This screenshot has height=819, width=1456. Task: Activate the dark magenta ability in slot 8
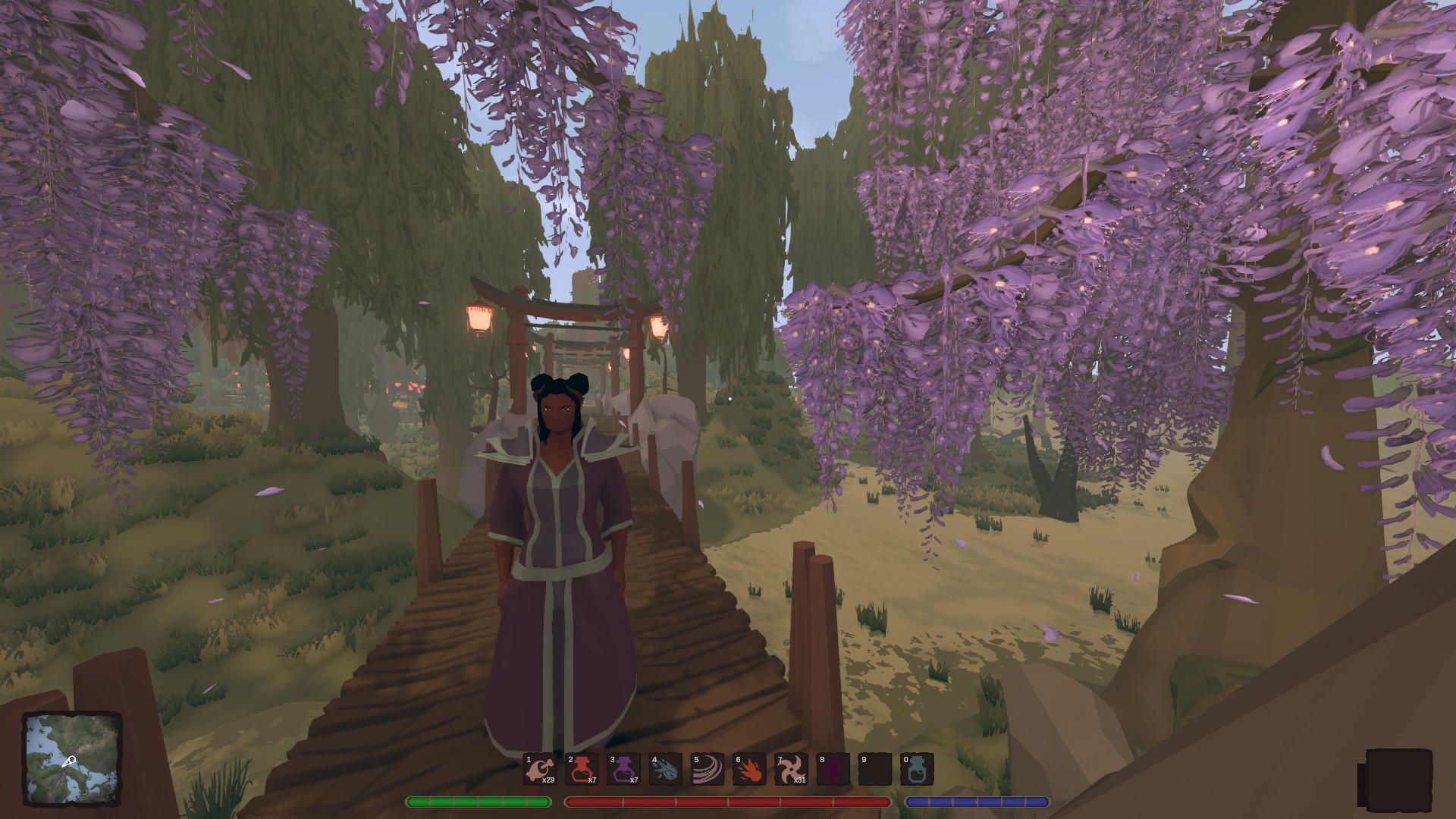coord(832,770)
